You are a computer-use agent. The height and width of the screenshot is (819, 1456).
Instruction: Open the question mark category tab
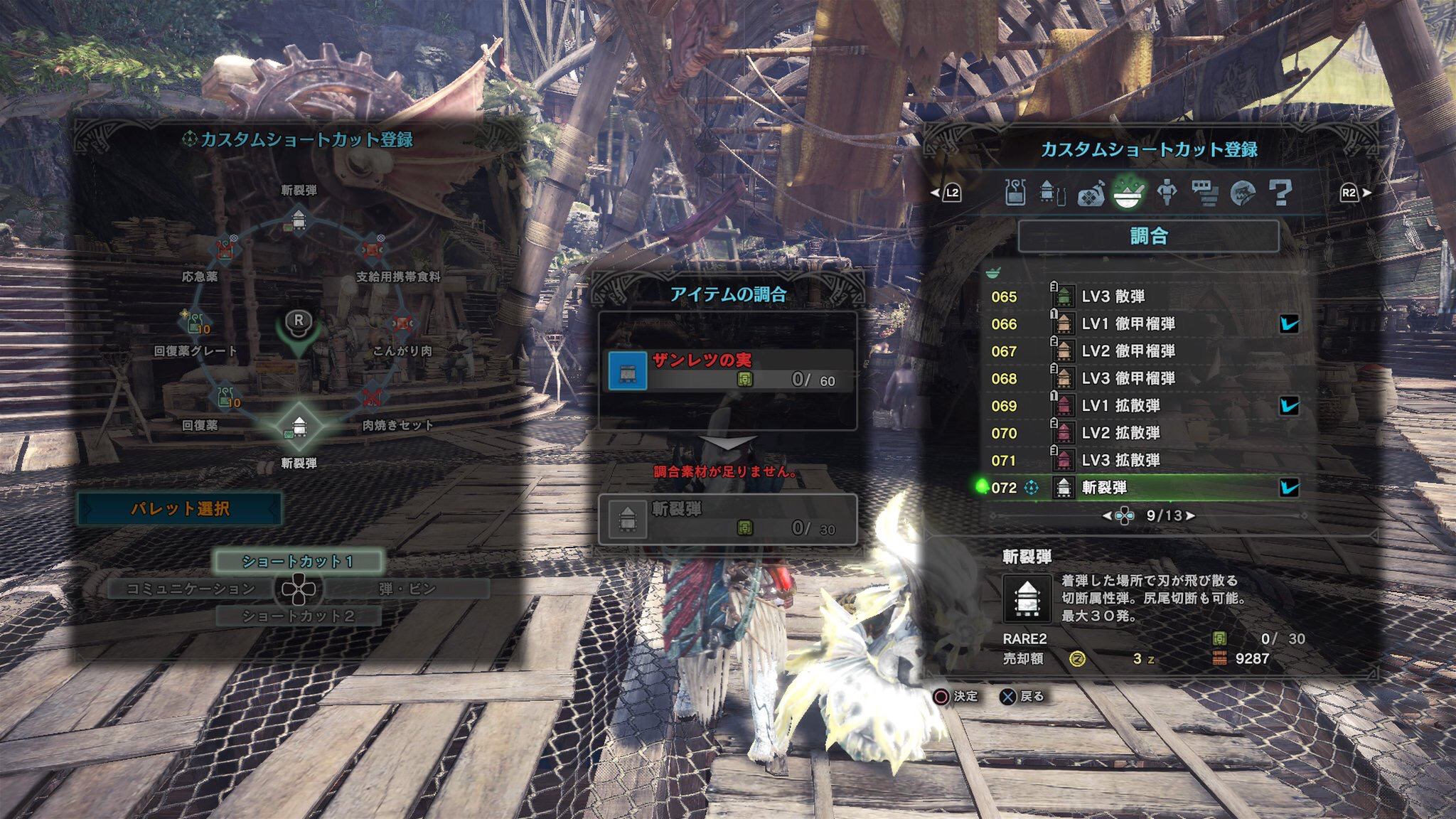pyautogui.click(x=1280, y=192)
